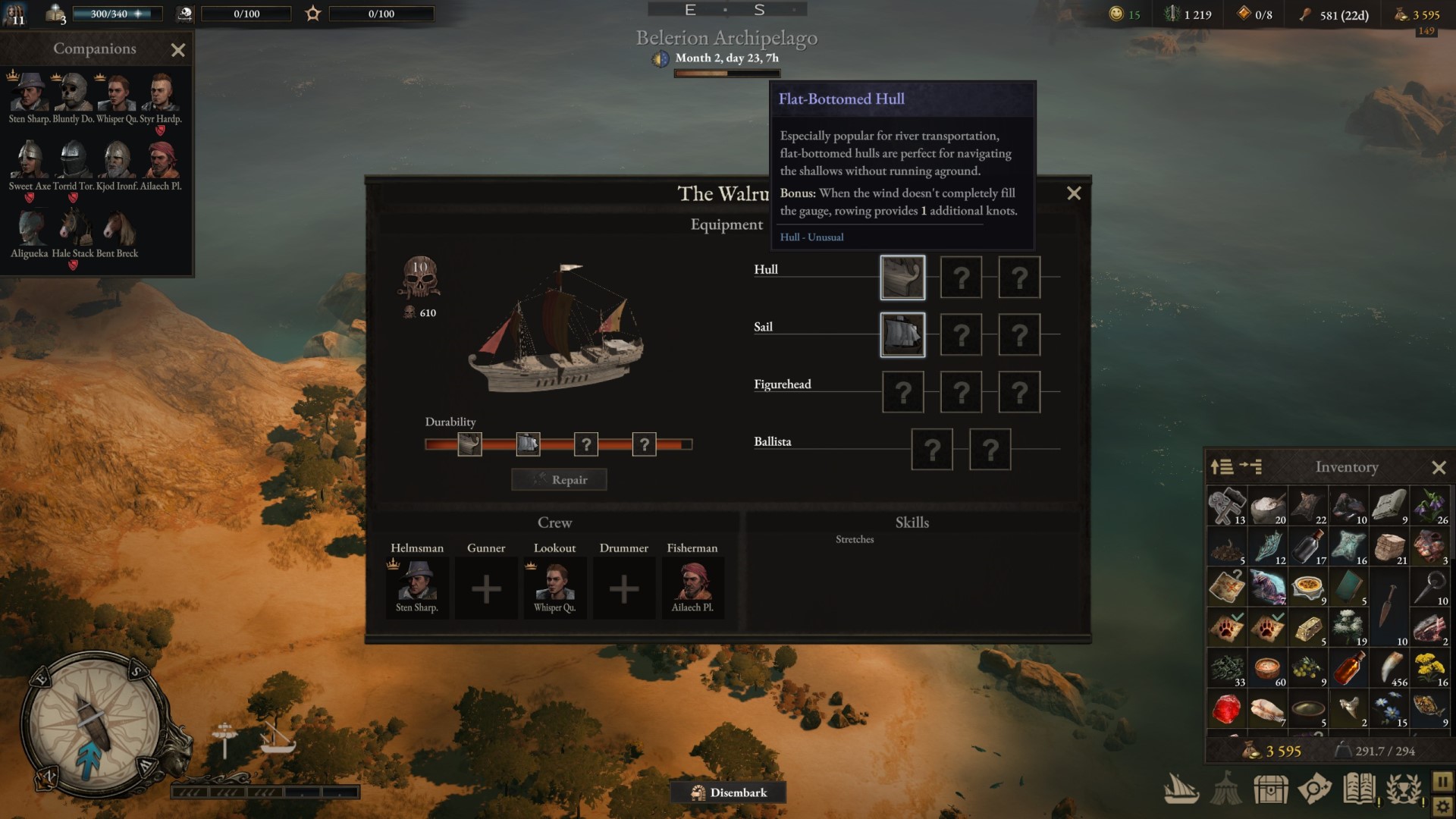Open the ship management icon near bottom-right

tap(1181, 790)
